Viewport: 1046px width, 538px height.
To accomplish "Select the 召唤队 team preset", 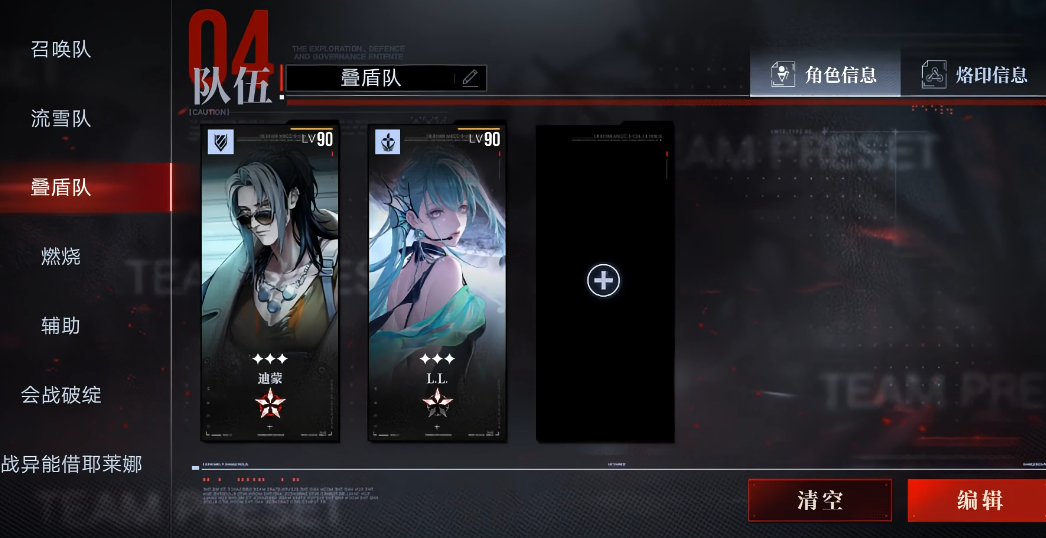I will pos(61,49).
